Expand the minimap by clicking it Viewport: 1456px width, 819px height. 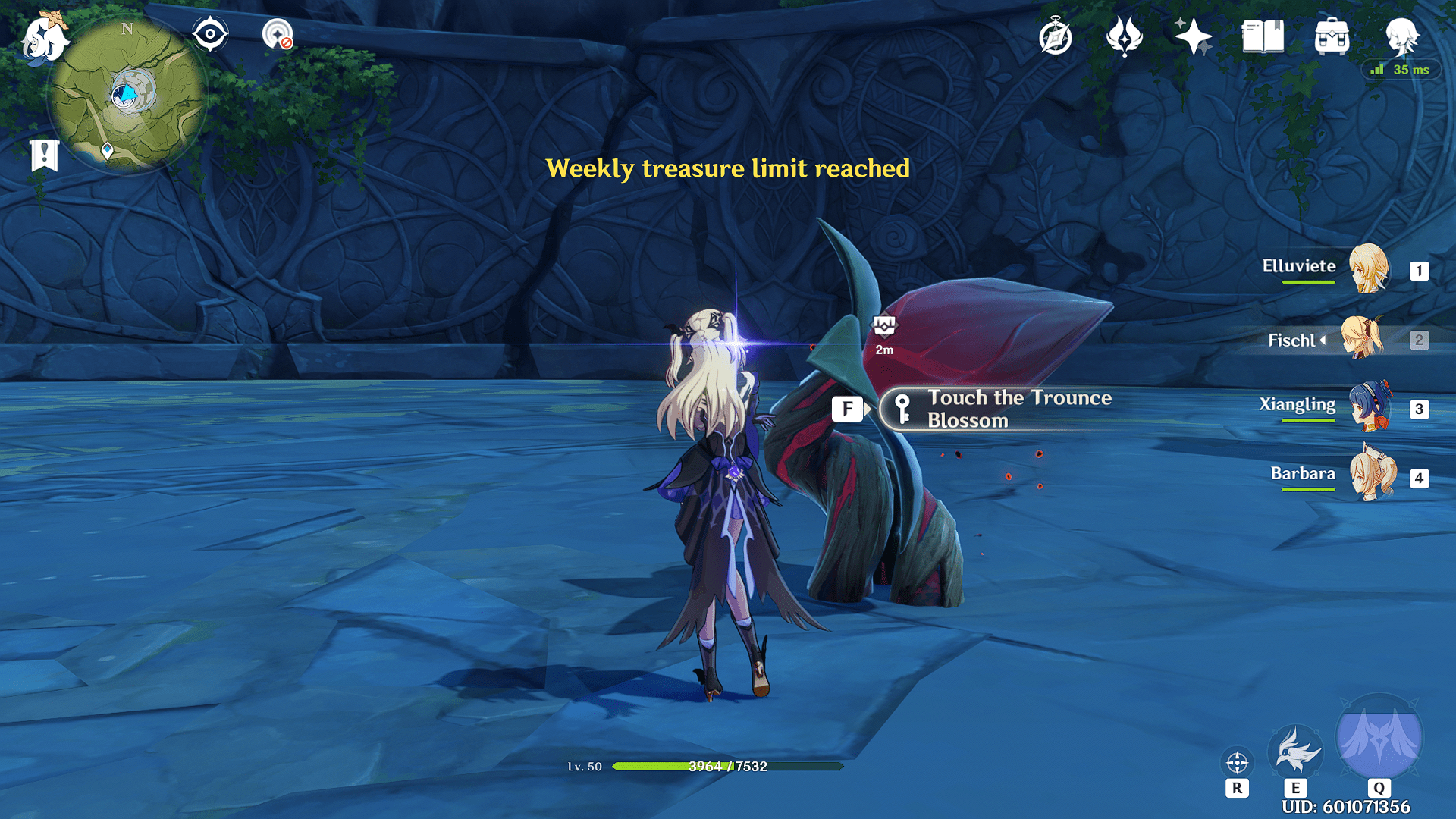coord(129,91)
